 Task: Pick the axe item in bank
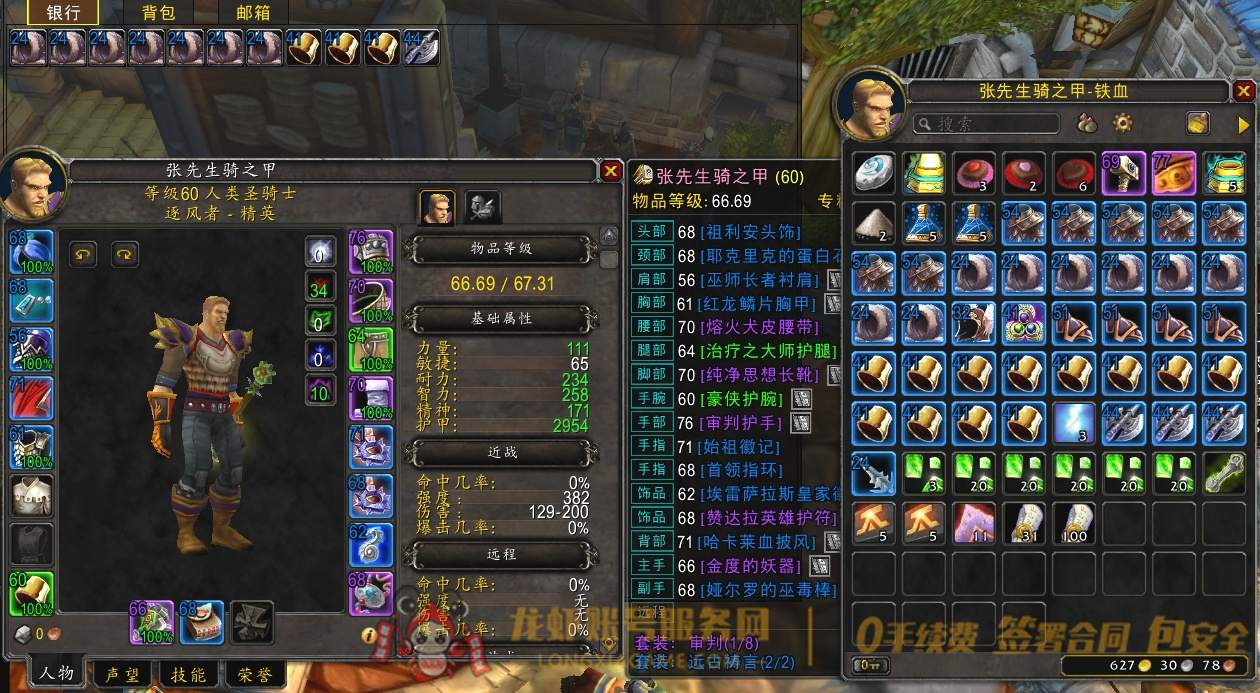tap(422, 47)
